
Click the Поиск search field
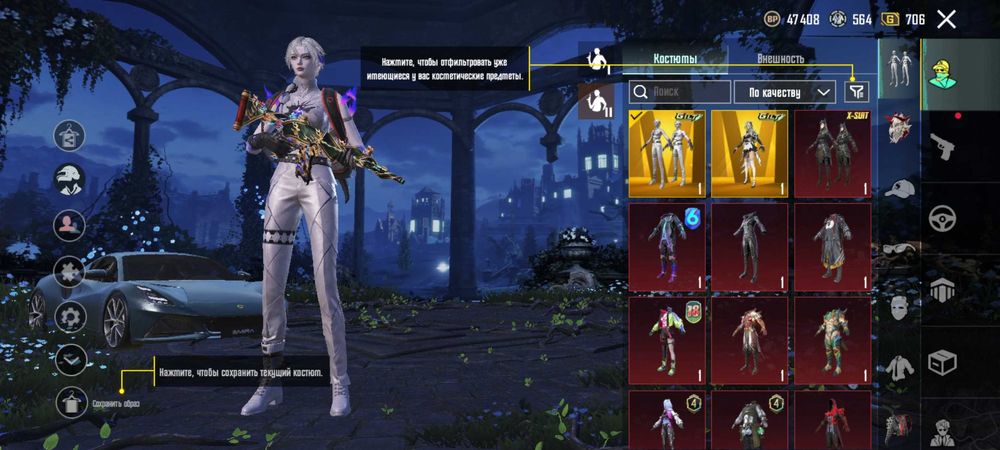(680, 92)
